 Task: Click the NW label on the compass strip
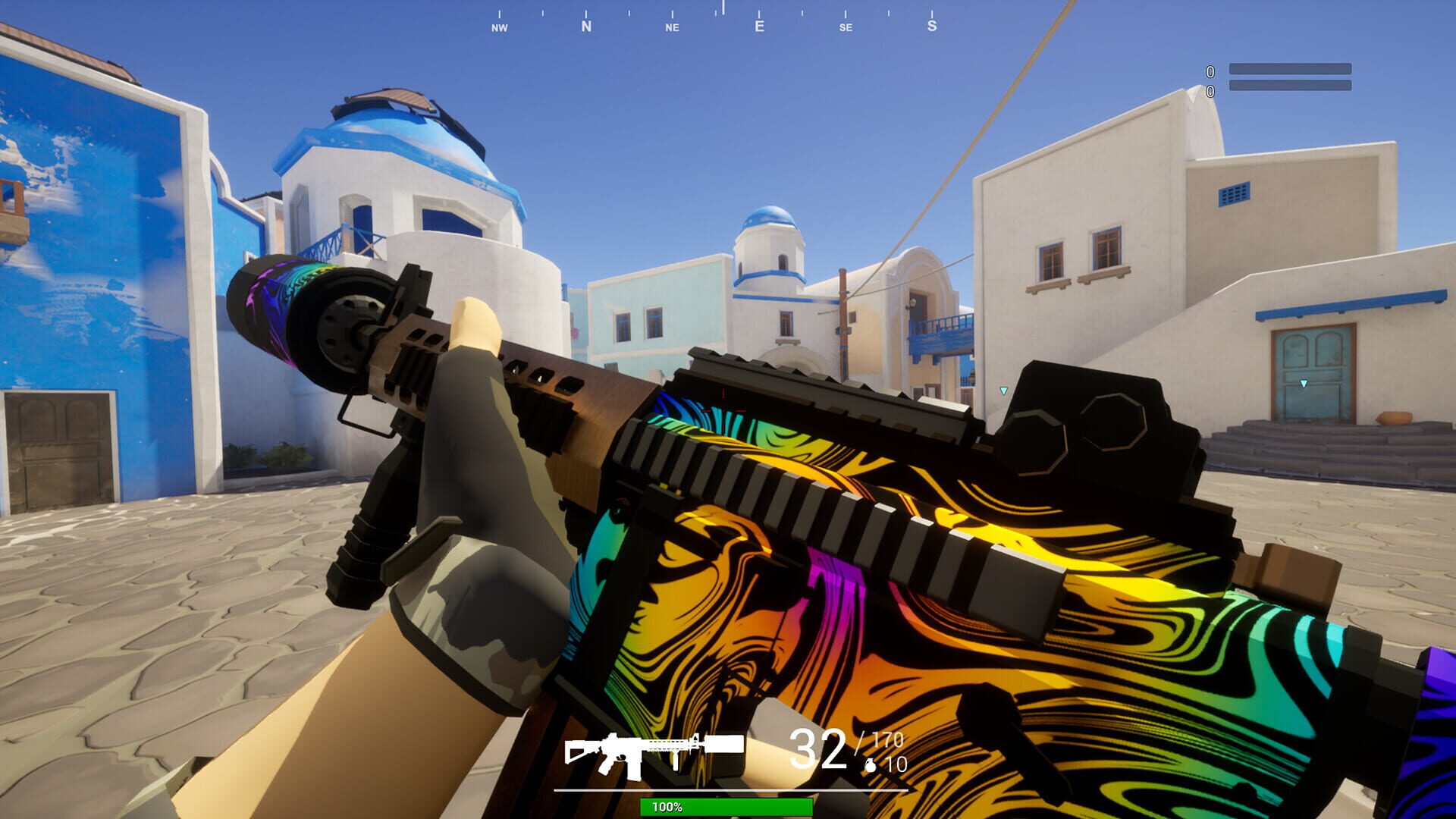499,27
